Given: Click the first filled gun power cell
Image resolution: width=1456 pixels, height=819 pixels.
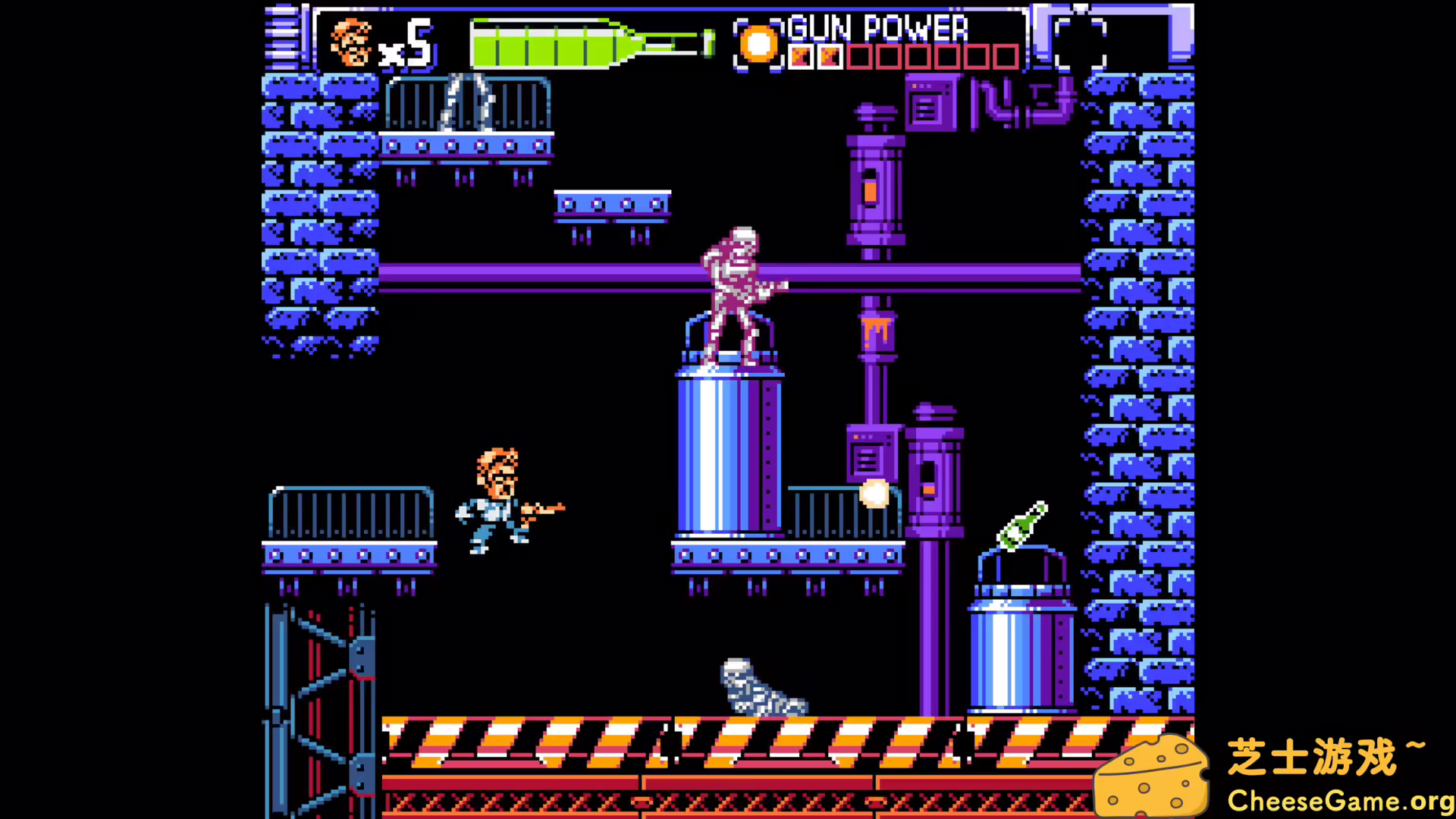Looking at the screenshot, I should (x=802, y=55).
